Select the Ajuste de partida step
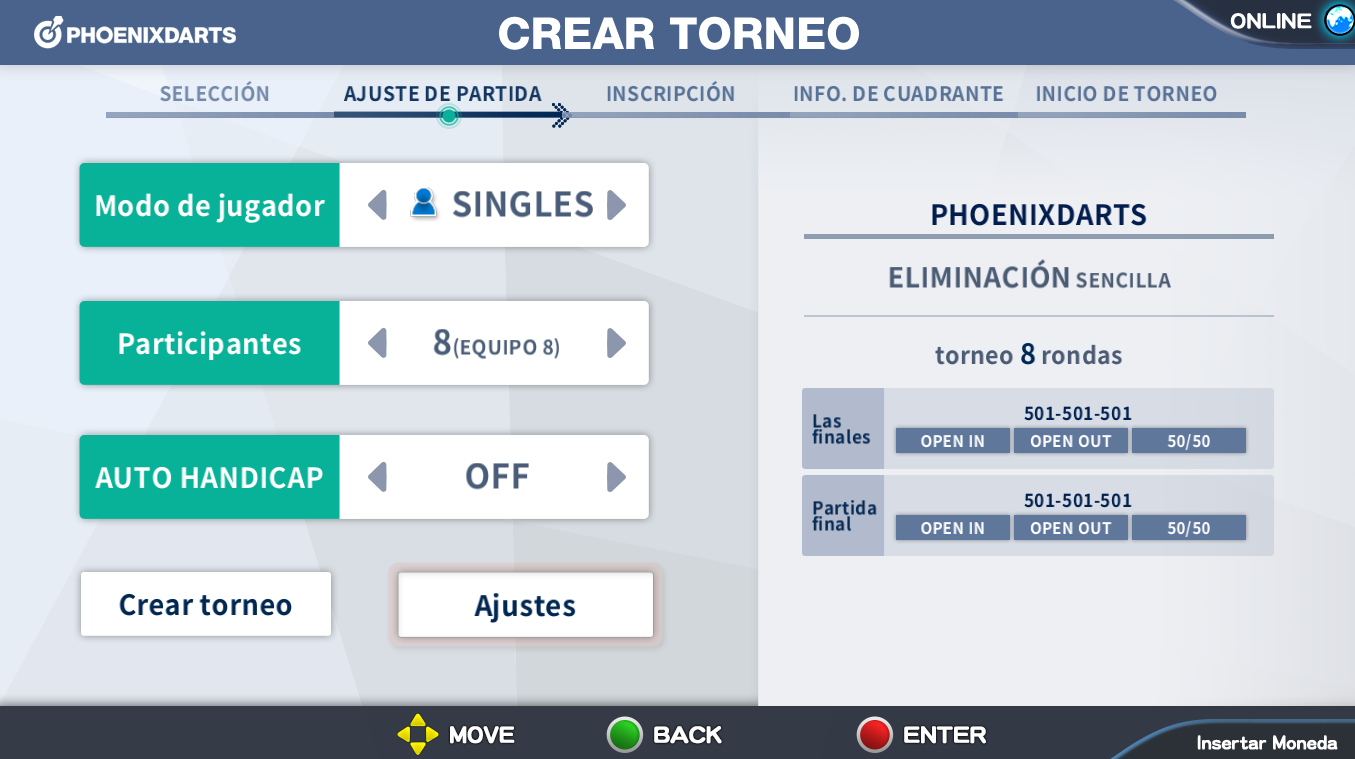Image resolution: width=1355 pixels, height=759 pixels. pos(442,94)
